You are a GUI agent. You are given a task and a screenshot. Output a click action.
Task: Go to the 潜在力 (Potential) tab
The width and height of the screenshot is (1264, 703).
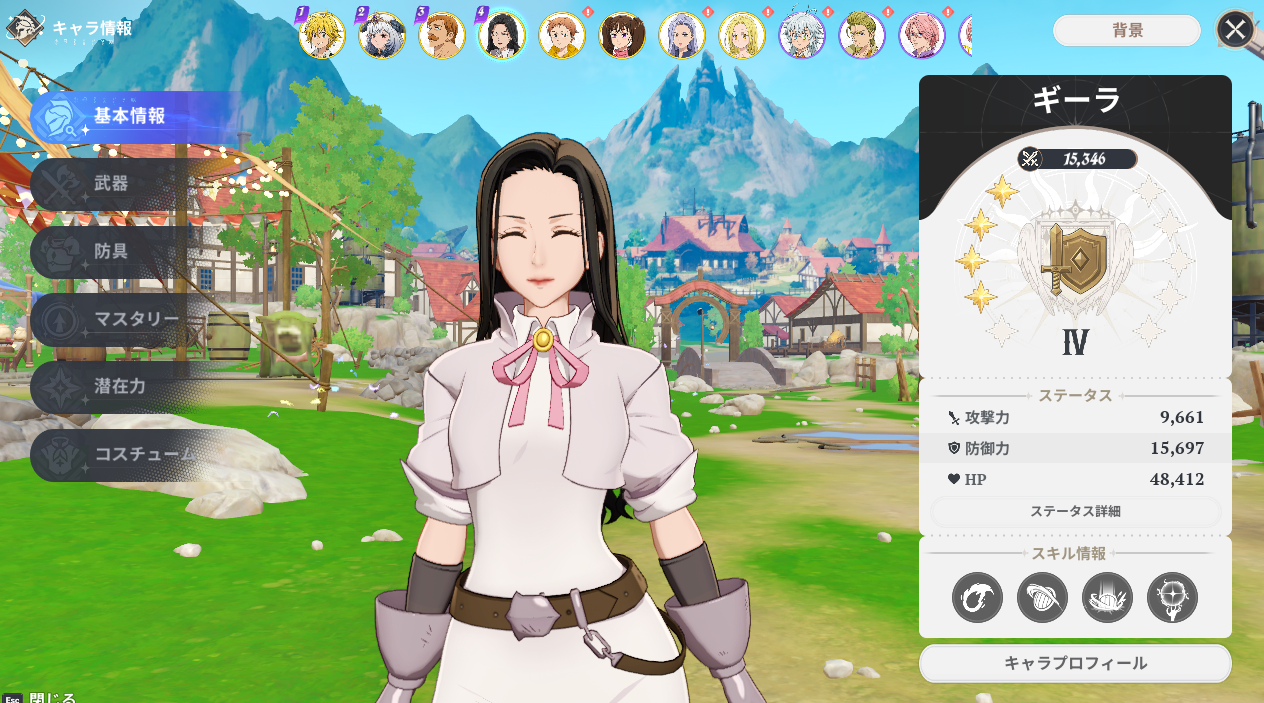tap(120, 387)
